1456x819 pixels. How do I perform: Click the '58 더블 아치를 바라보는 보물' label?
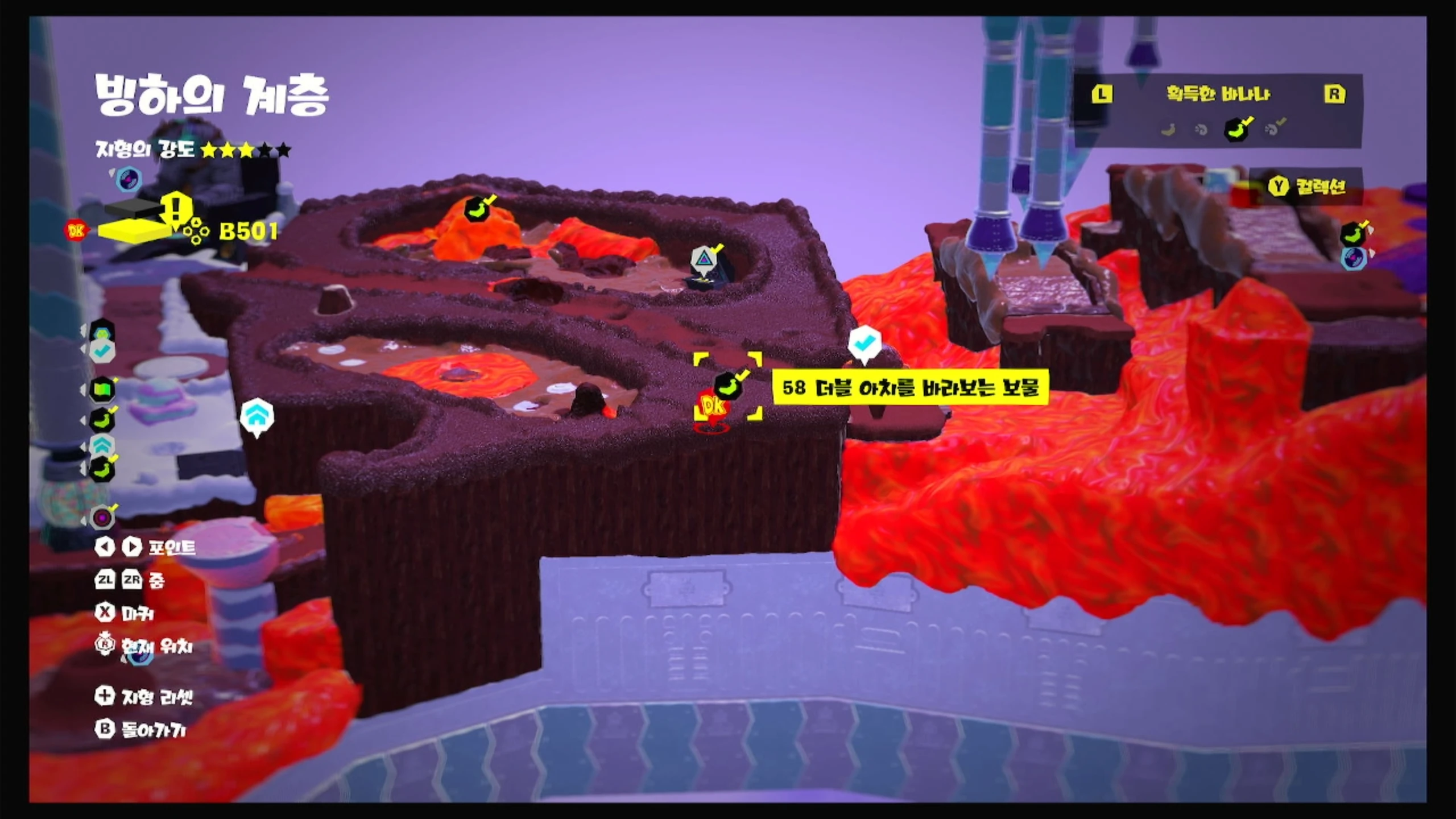(x=910, y=388)
